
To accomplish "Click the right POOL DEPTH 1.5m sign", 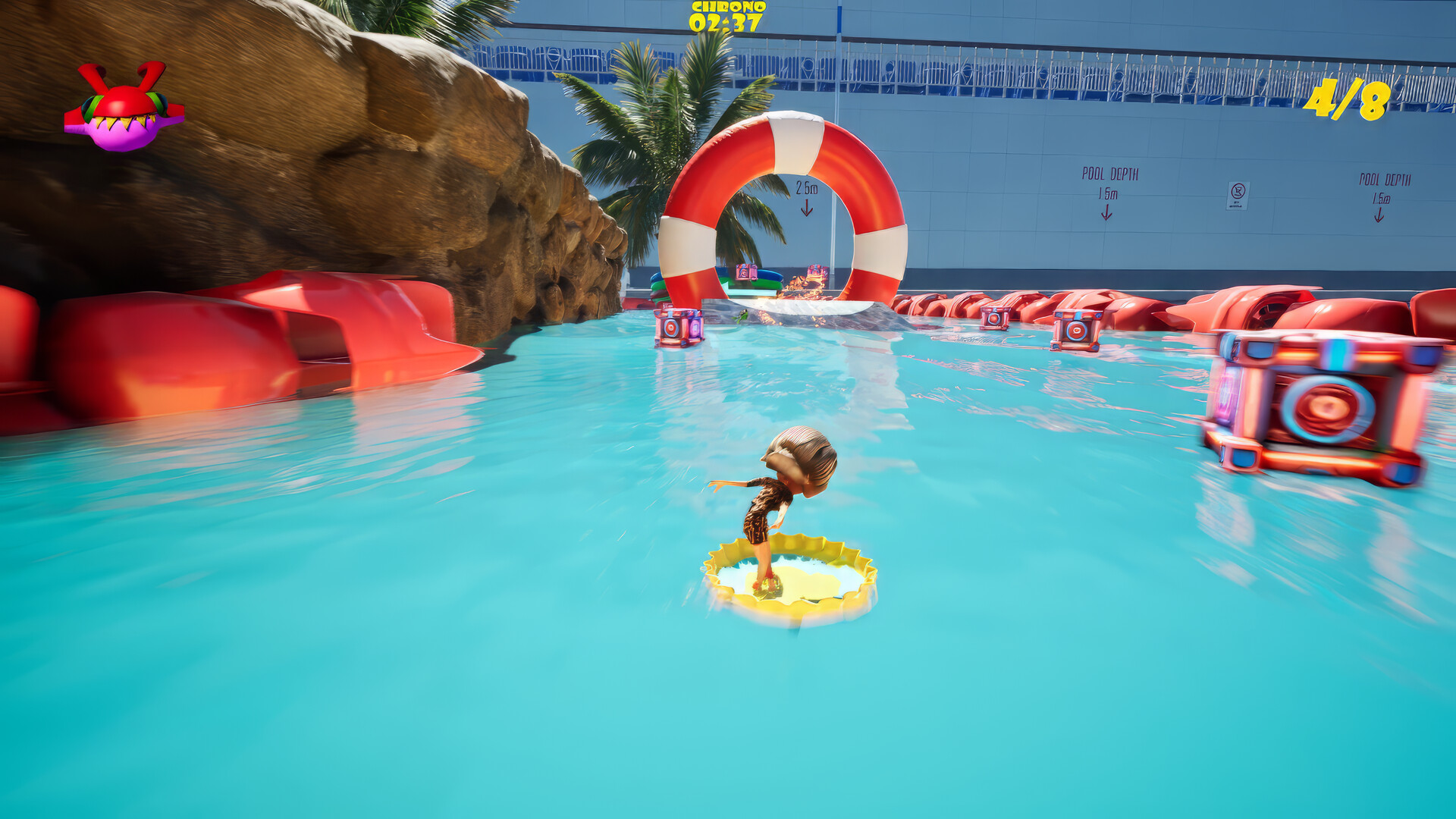I will point(1382,190).
